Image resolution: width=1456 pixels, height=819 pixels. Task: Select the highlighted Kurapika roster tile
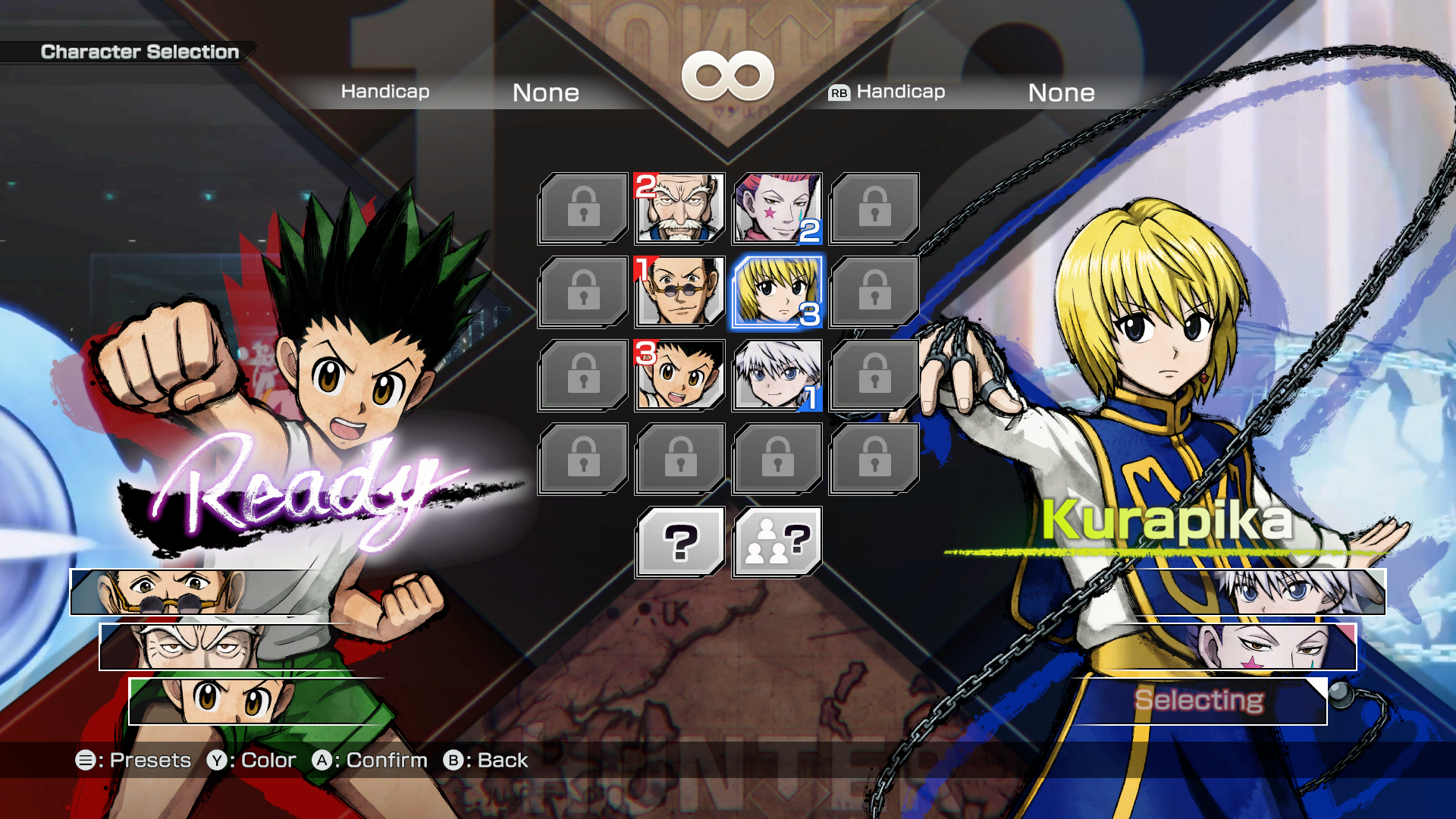(777, 292)
